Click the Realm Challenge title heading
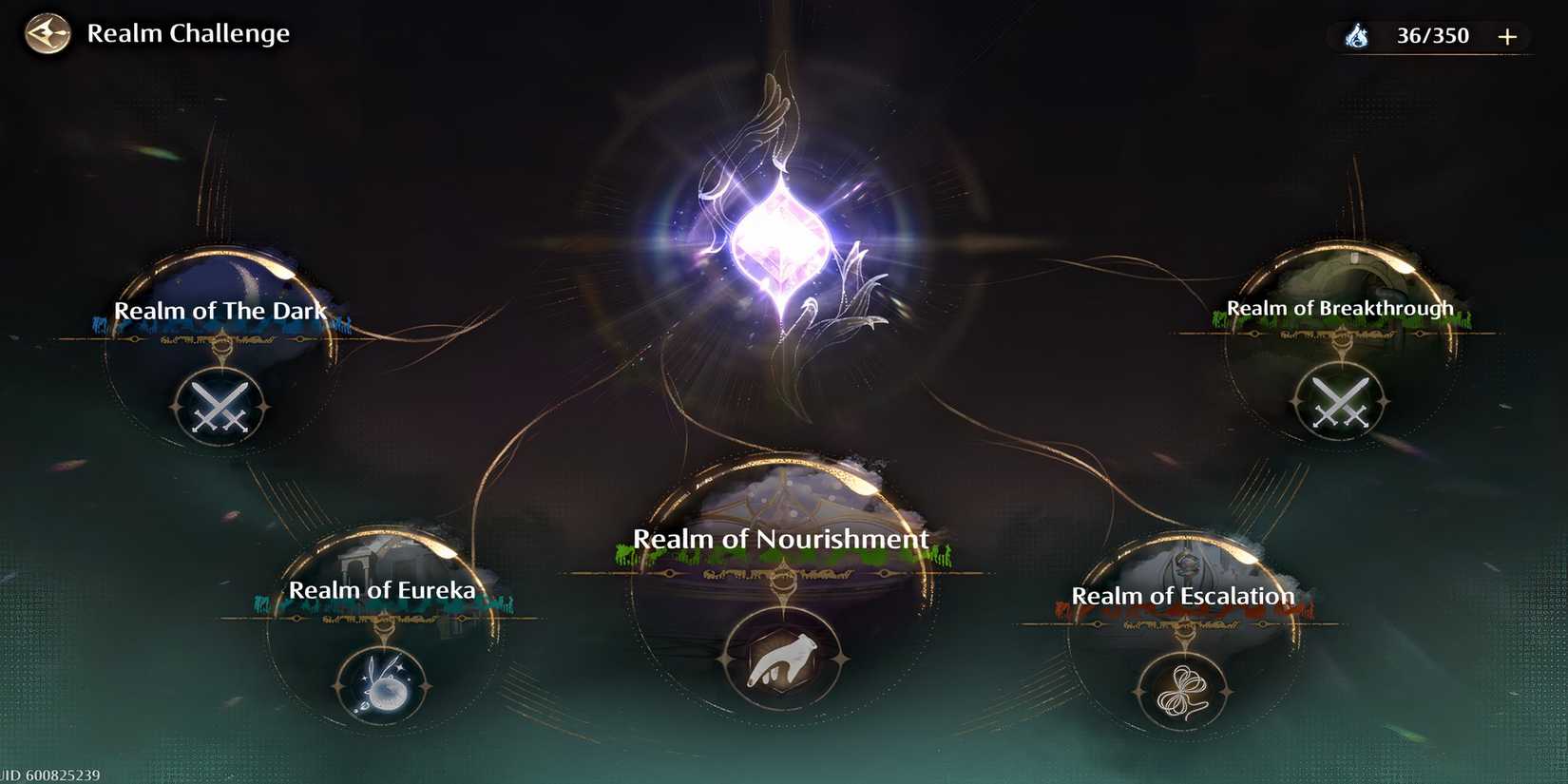 pos(189,33)
